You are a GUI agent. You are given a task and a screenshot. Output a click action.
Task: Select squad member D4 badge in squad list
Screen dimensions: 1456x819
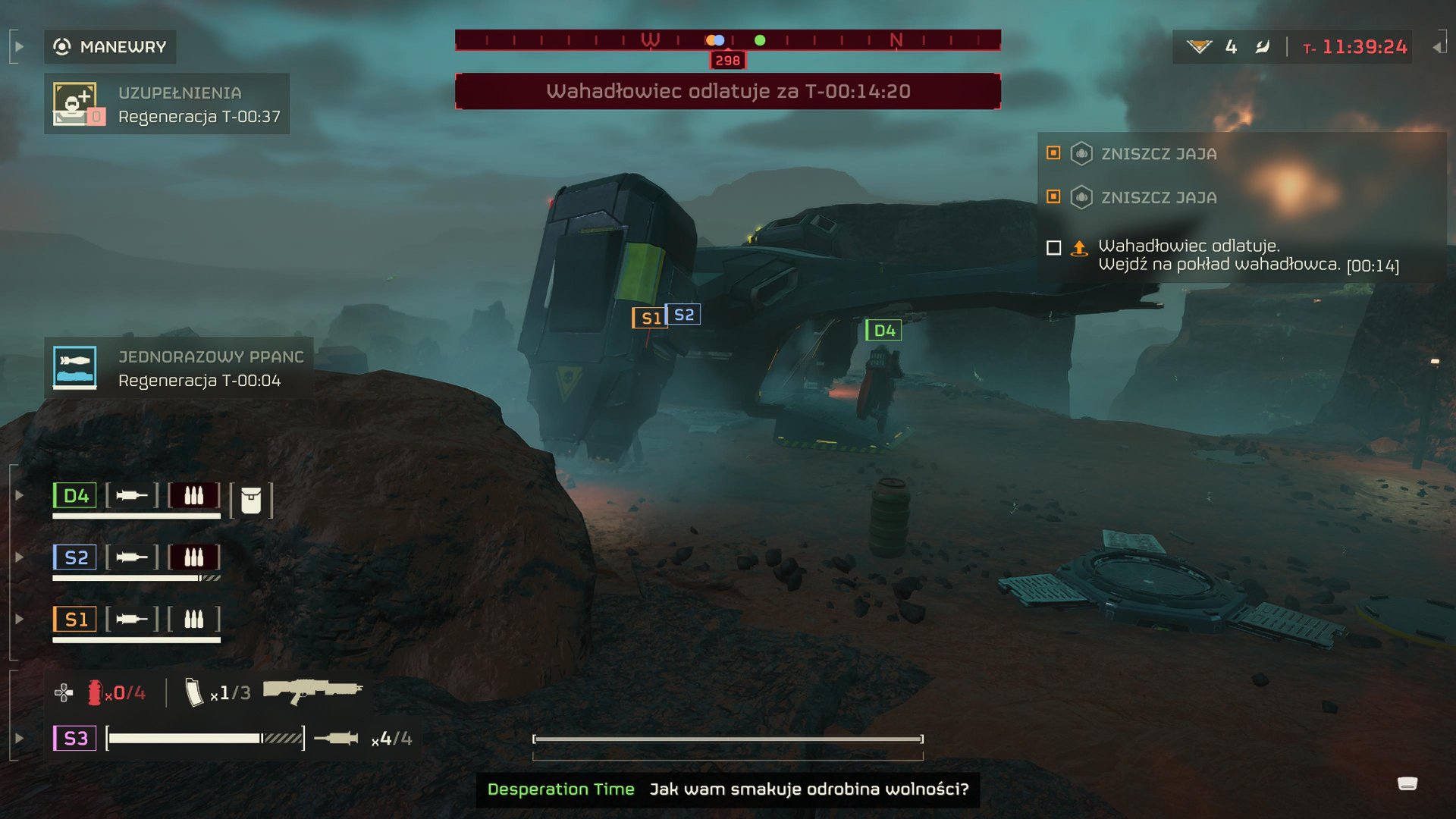click(x=75, y=496)
